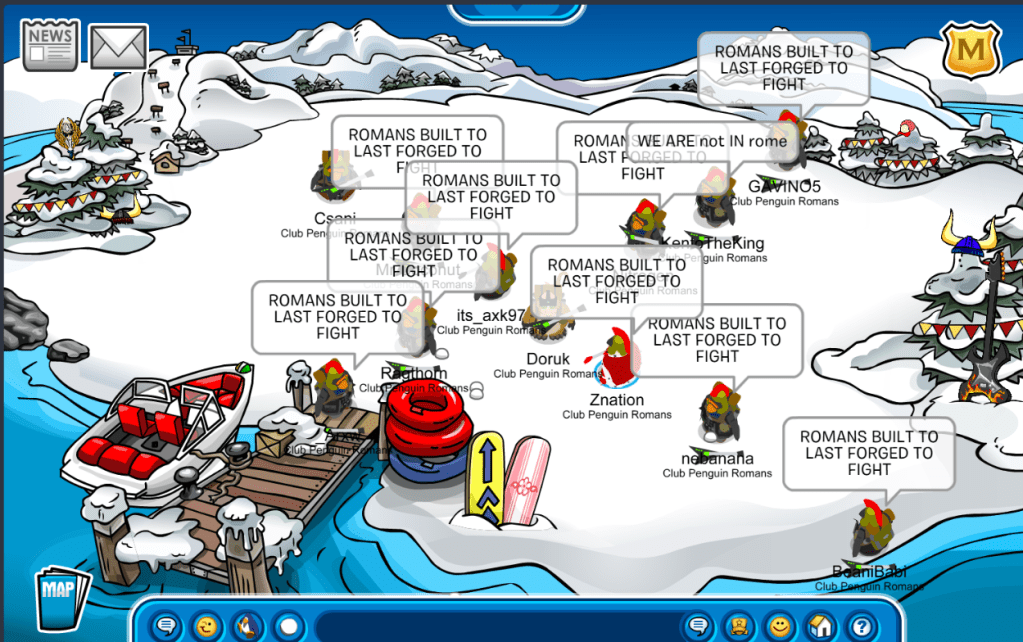
Task: Open the News newspaper
Action: click(50, 45)
